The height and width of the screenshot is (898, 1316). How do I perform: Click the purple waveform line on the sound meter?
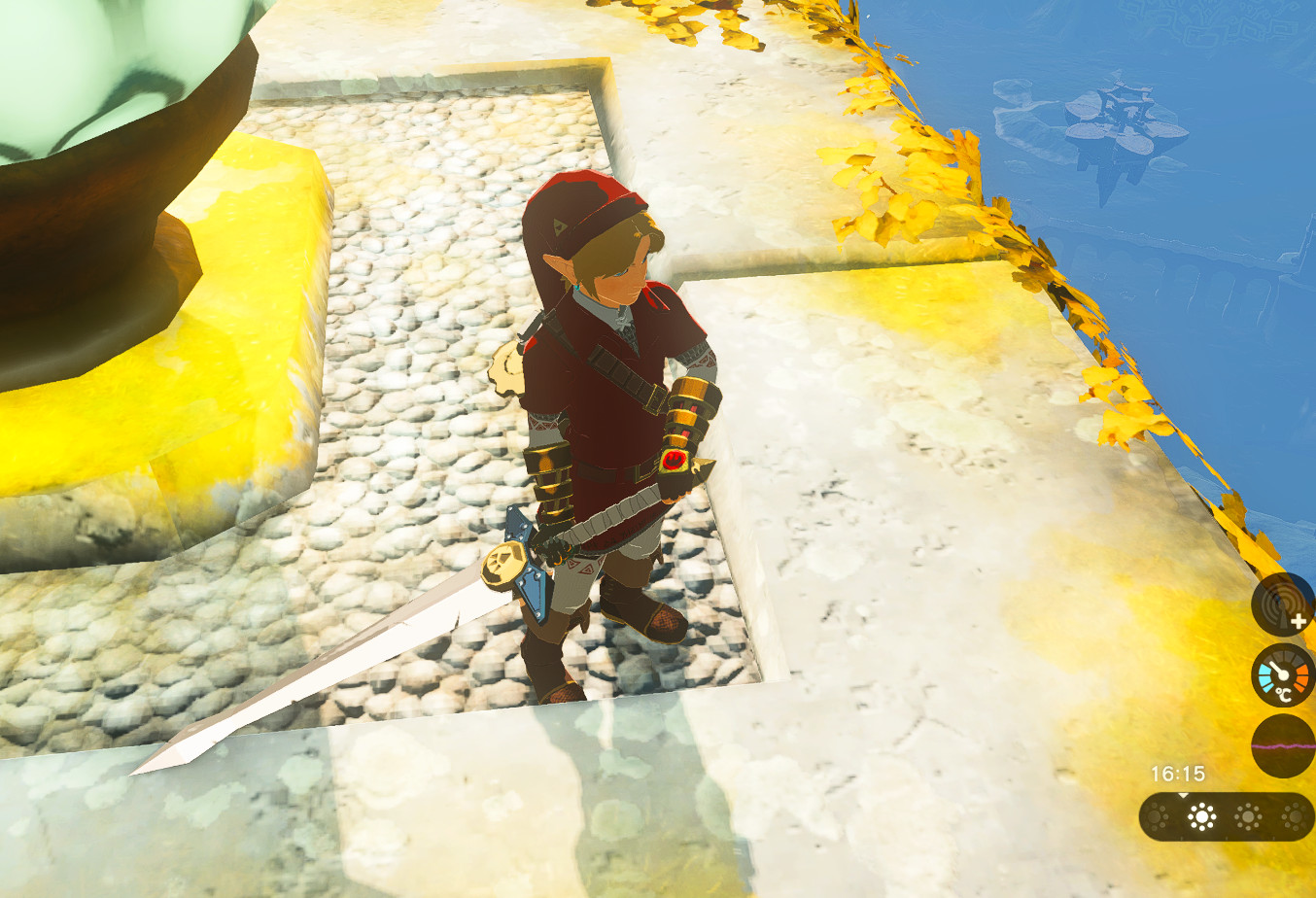[1283, 744]
